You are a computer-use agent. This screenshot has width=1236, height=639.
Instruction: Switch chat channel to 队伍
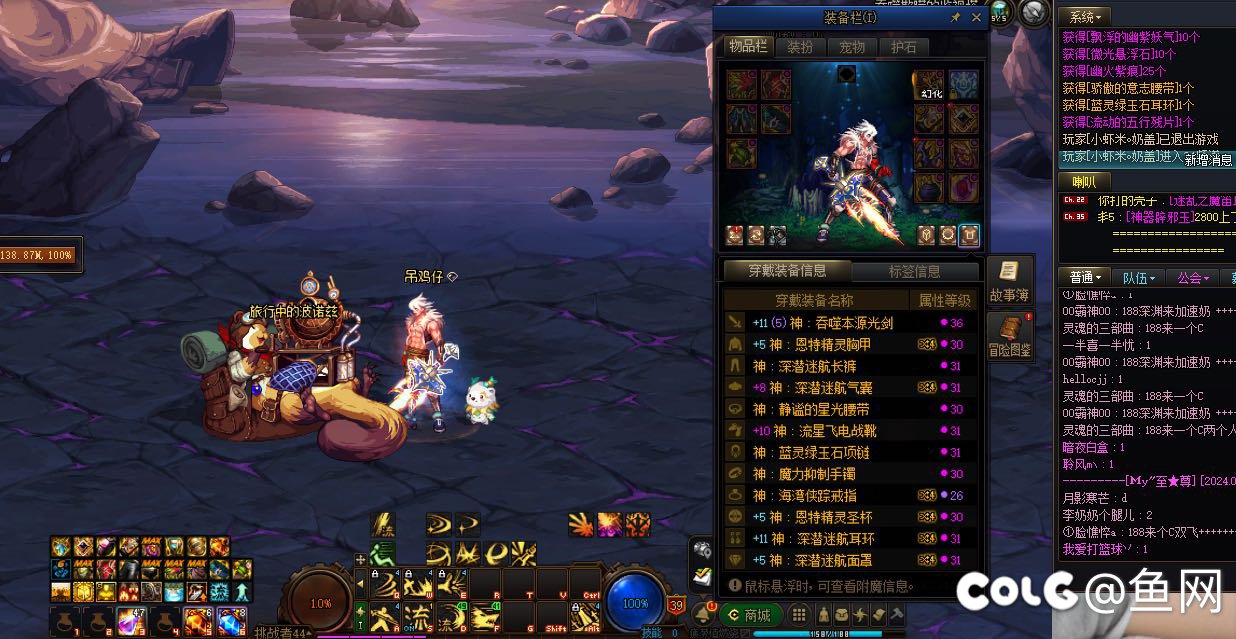tap(1138, 277)
